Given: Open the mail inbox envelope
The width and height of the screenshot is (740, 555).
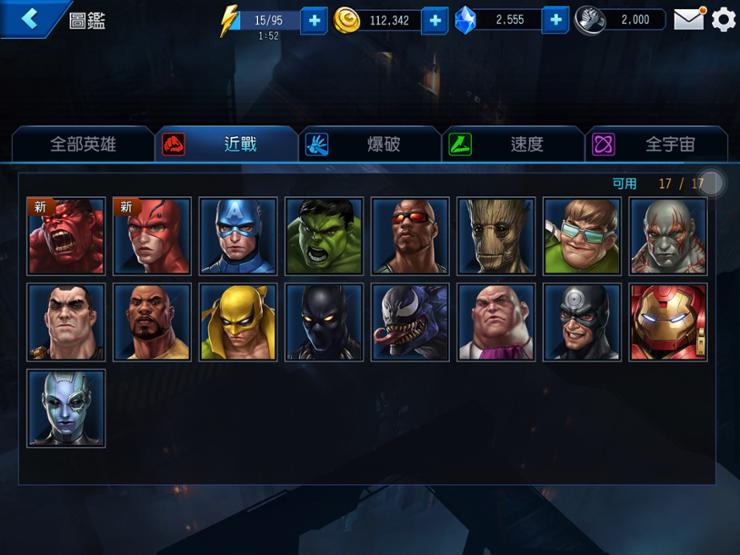Looking at the screenshot, I should point(688,19).
